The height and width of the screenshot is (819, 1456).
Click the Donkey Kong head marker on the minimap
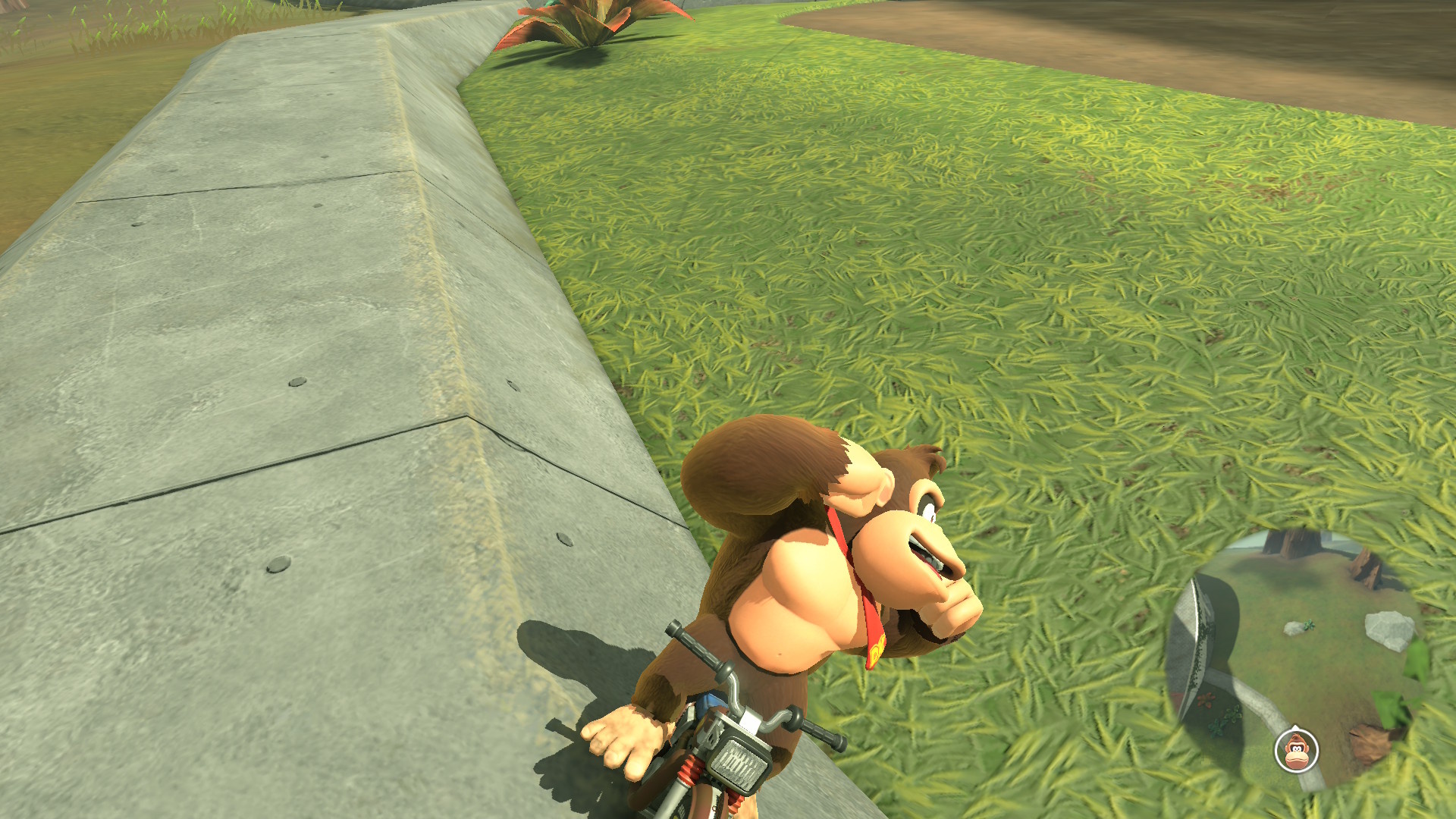[1296, 750]
